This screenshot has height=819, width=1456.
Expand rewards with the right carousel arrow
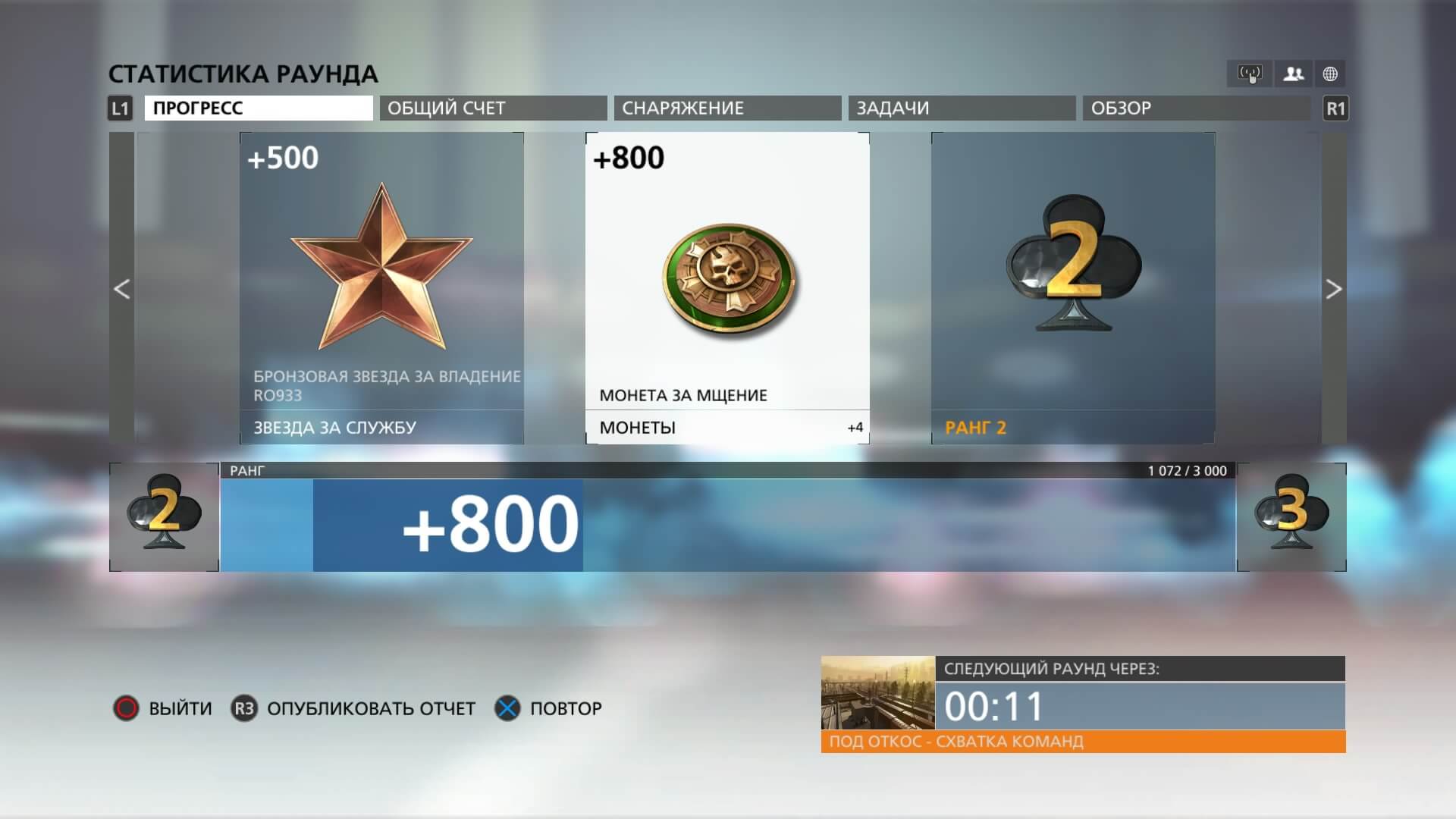pos(1334,290)
